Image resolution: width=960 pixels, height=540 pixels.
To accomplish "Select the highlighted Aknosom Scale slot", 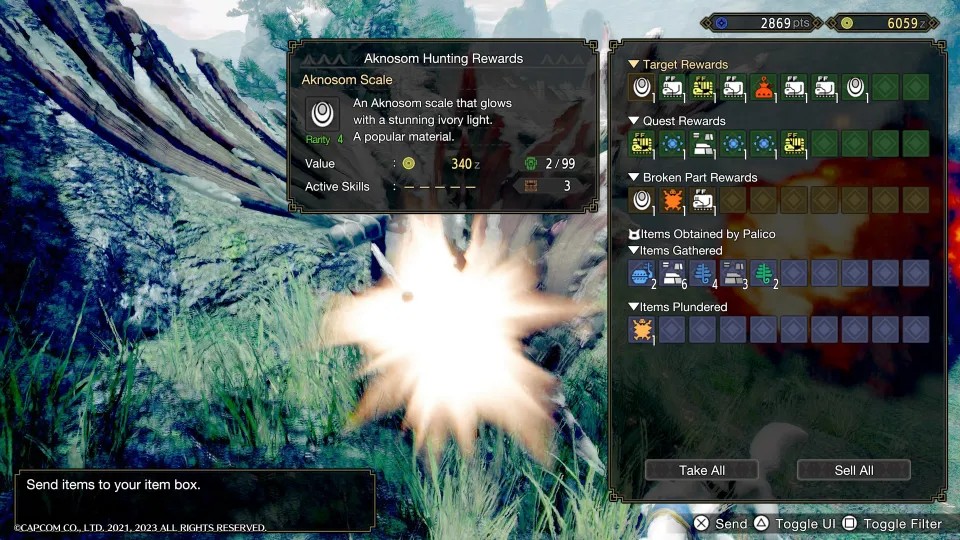I will pyautogui.click(x=641, y=87).
